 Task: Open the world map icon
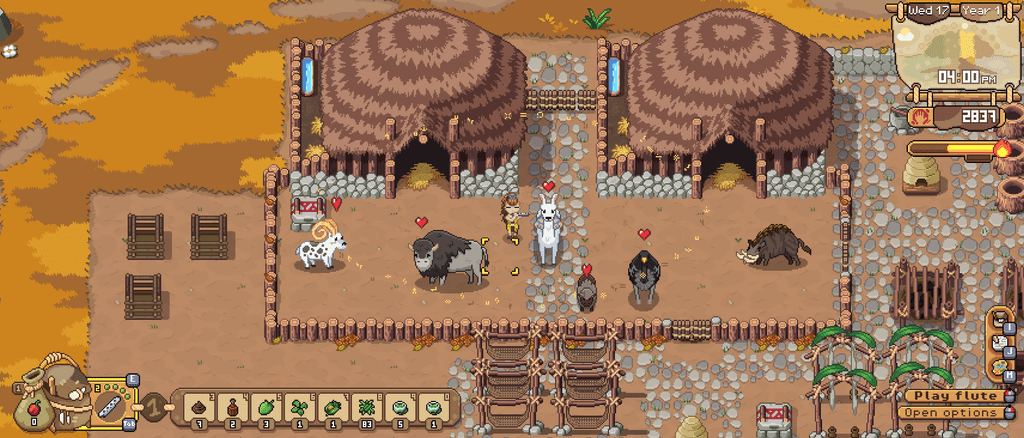(1000, 366)
